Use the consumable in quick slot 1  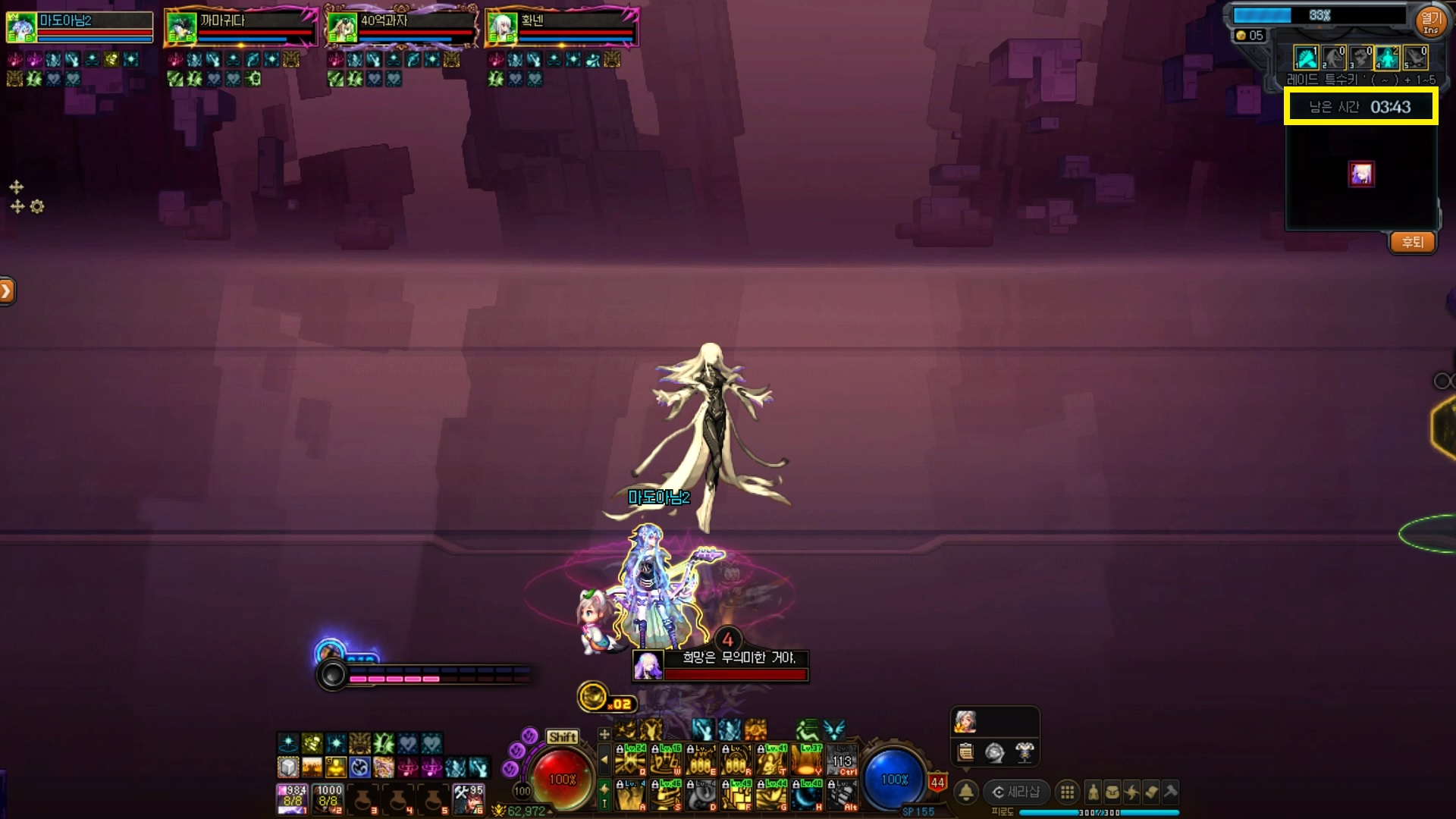coord(293,799)
